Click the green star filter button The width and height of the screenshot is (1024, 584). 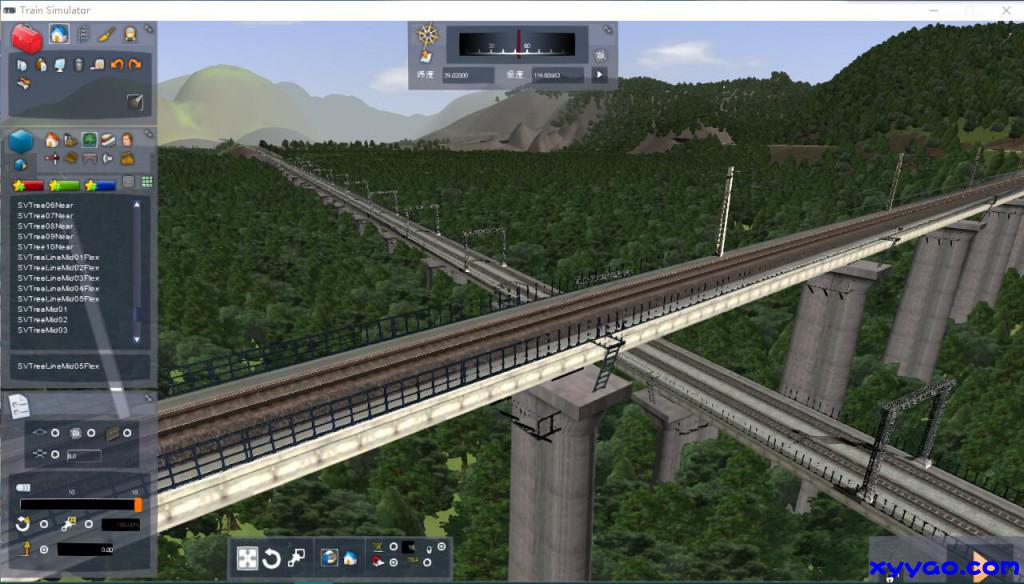(x=63, y=185)
